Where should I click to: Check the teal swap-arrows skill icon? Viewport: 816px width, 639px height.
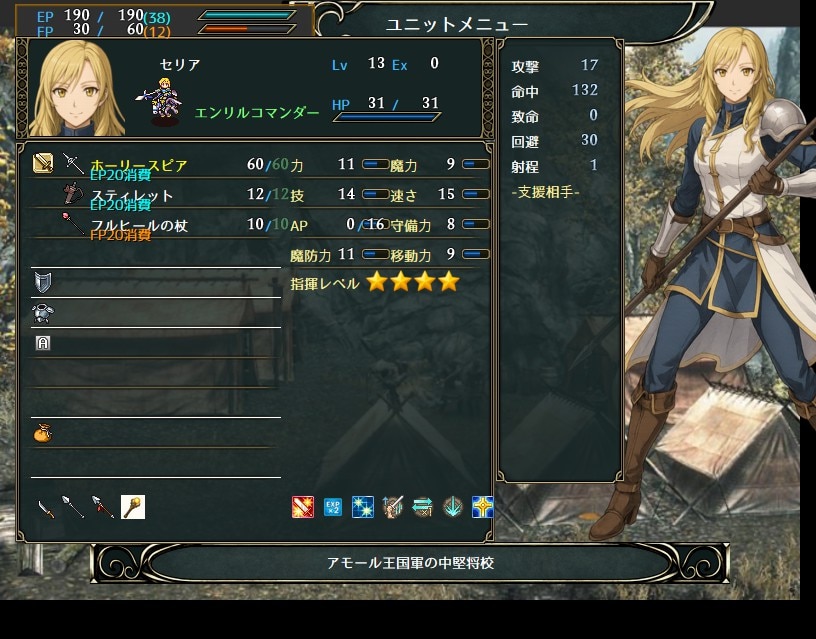tap(423, 507)
